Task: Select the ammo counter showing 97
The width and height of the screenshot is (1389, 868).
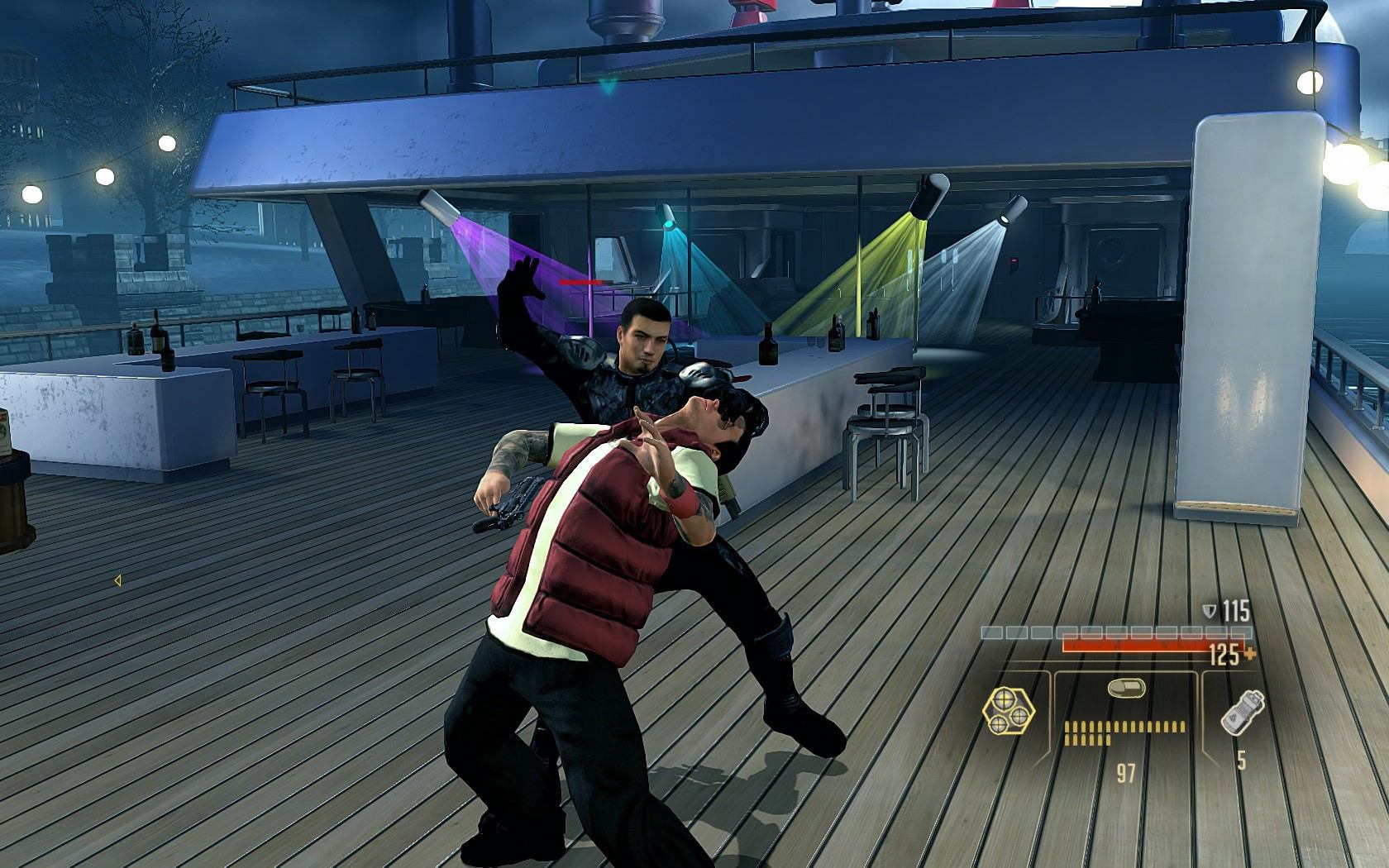Action: click(x=1124, y=770)
